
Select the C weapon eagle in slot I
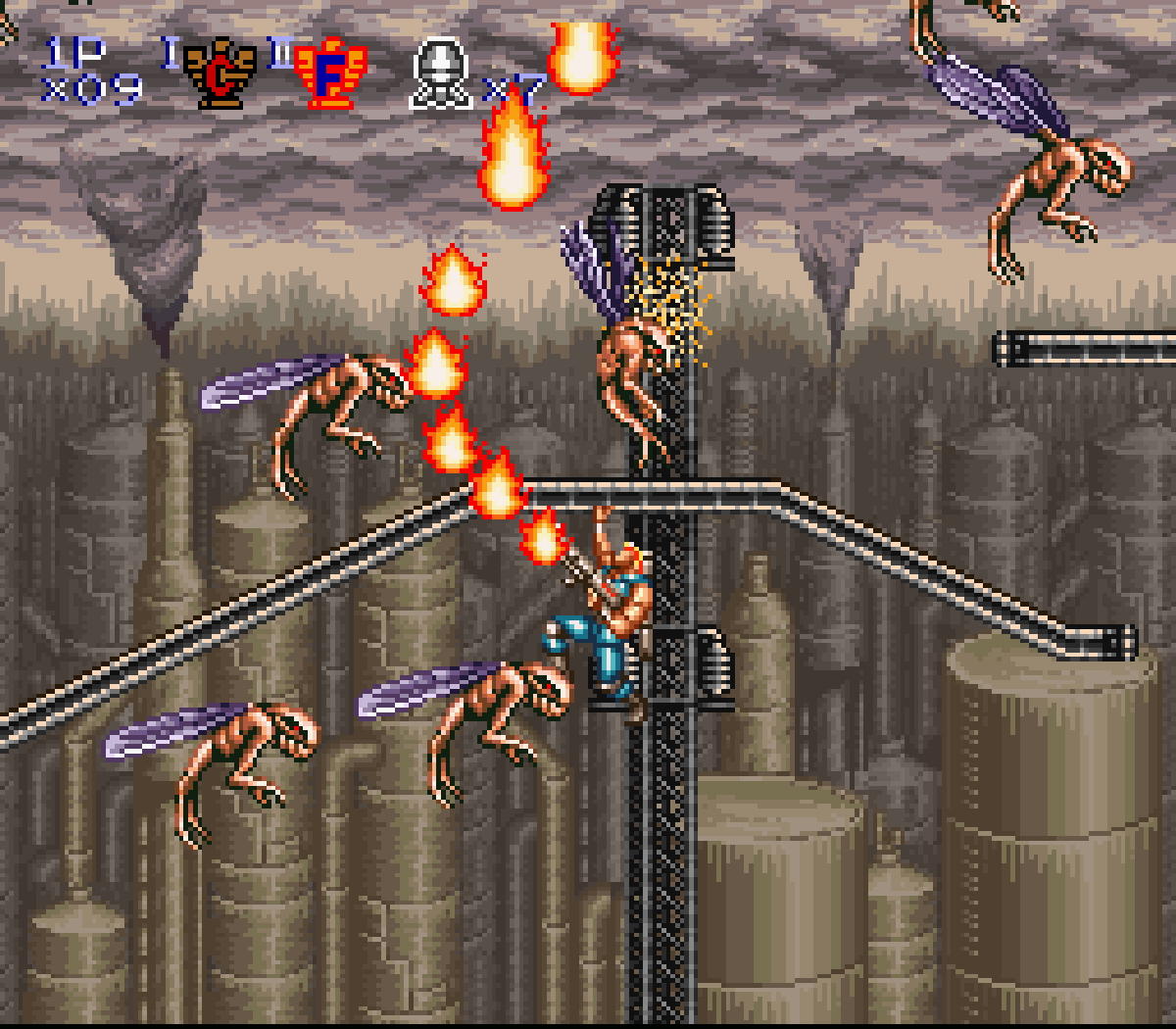[220, 73]
